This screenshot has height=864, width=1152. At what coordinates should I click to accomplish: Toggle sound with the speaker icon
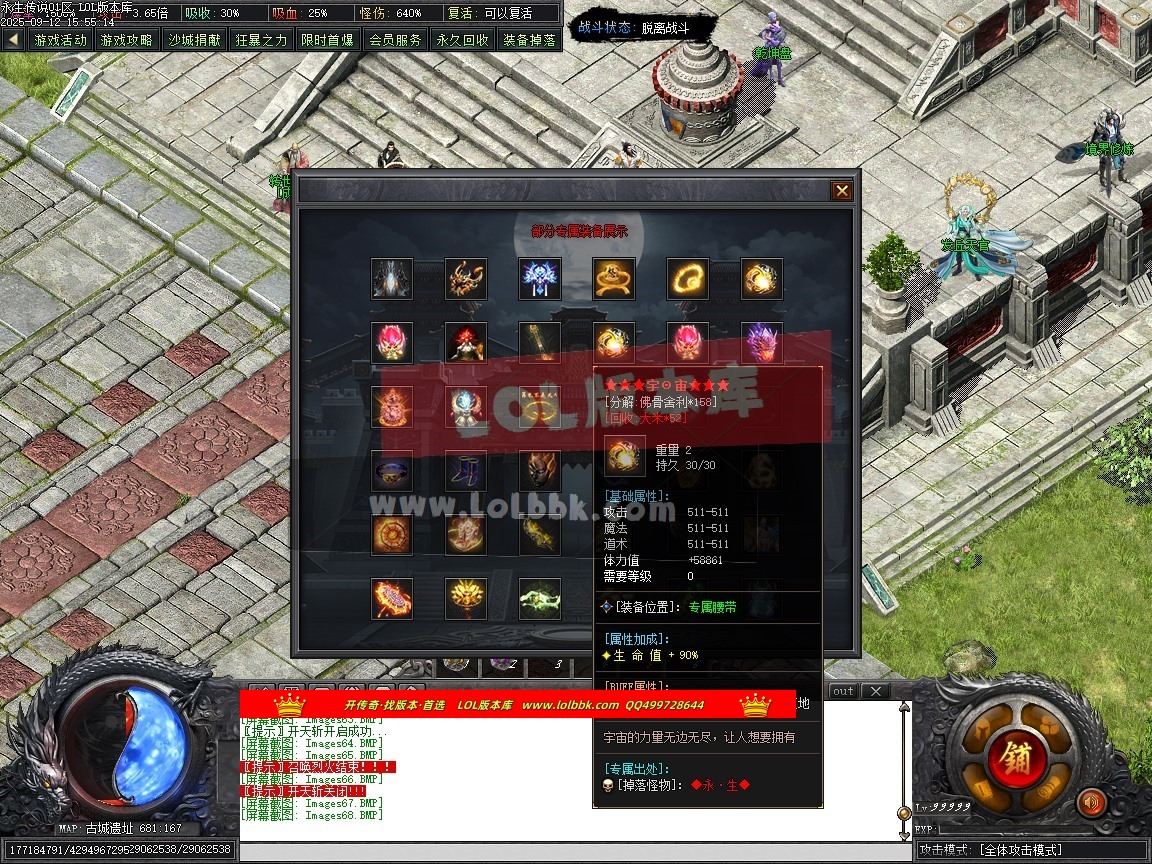click(1091, 802)
